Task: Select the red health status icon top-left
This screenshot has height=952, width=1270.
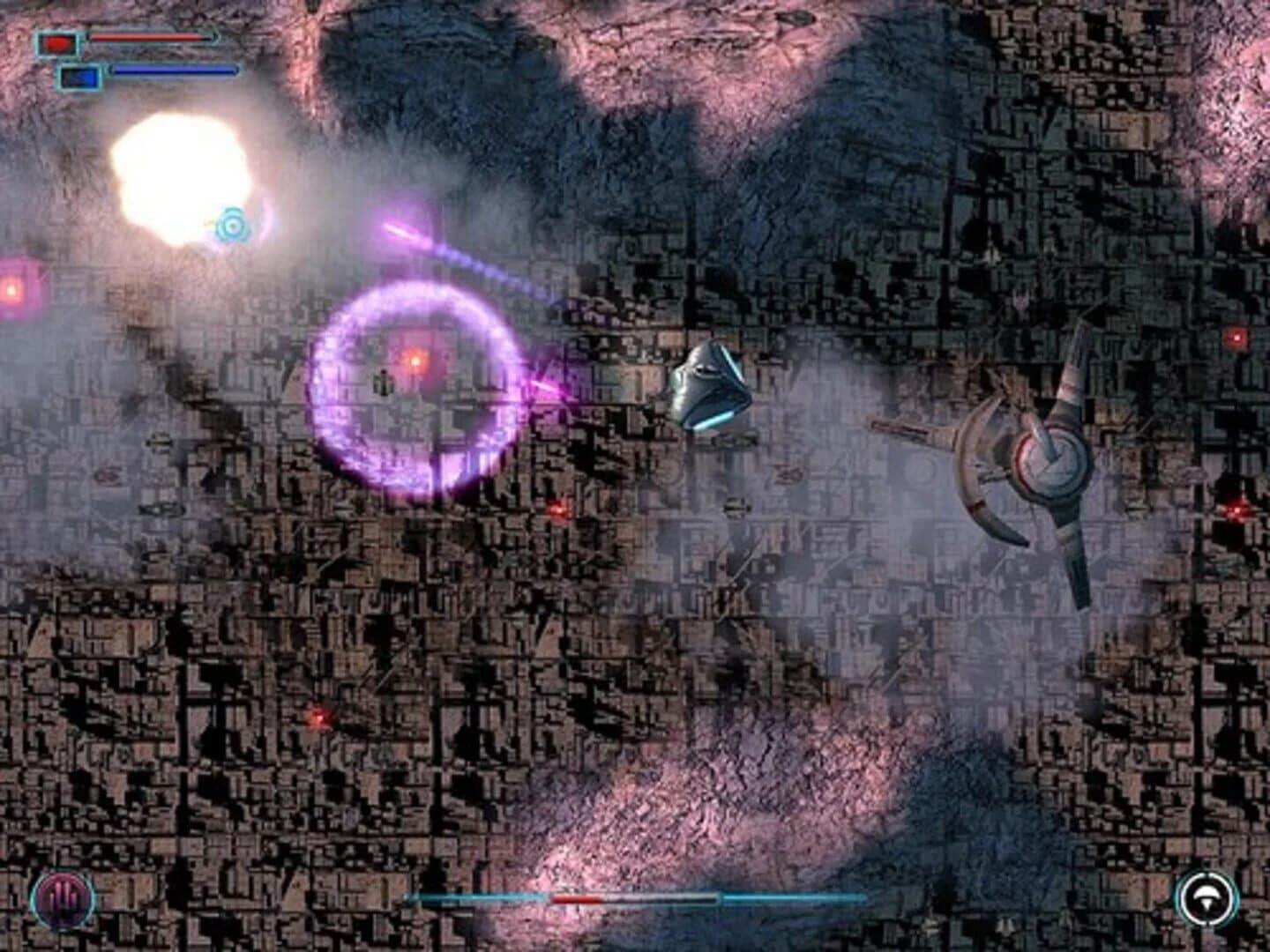Action: click(58, 41)
